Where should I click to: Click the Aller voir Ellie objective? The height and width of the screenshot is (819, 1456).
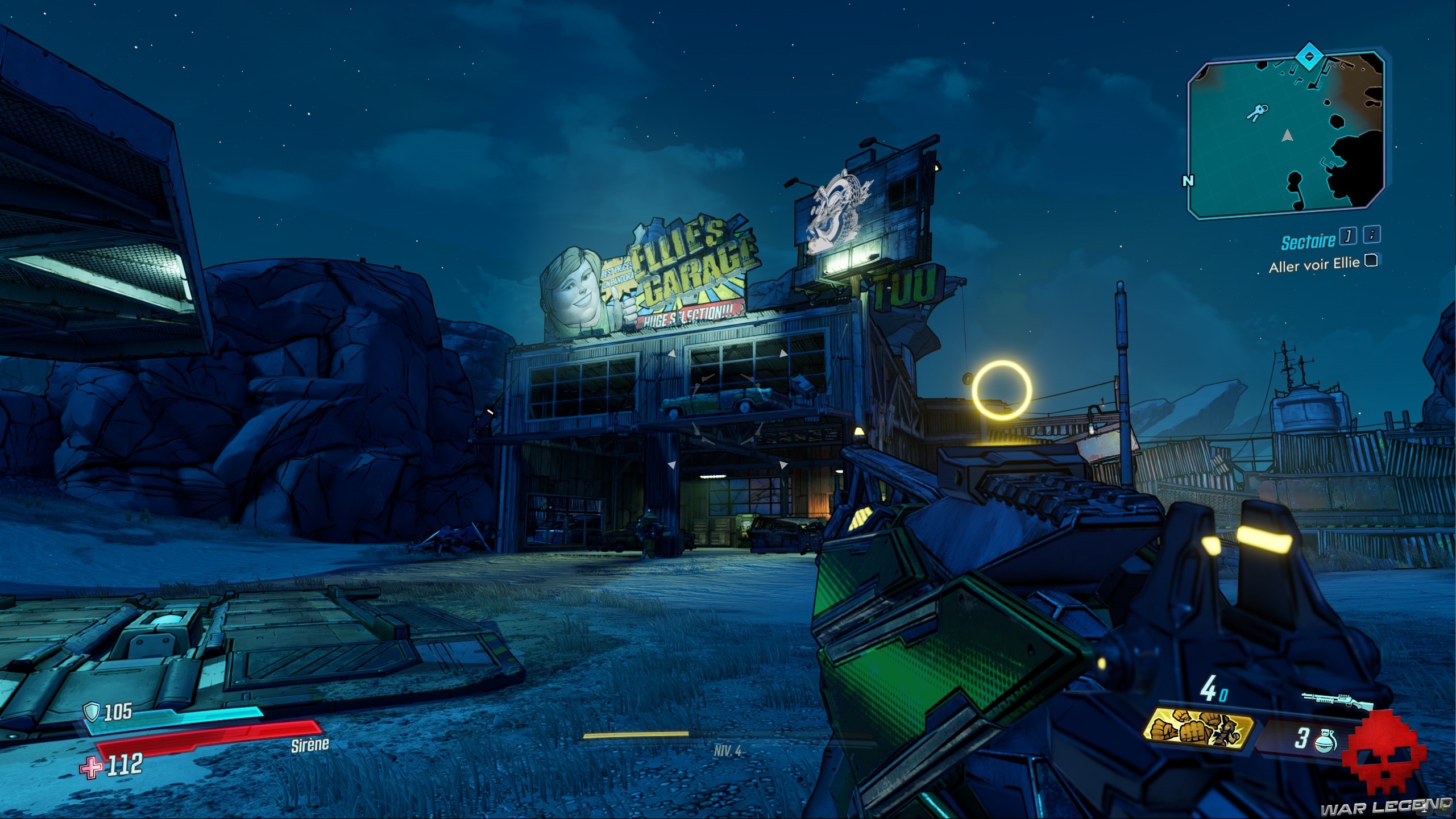coord(1313,265)
